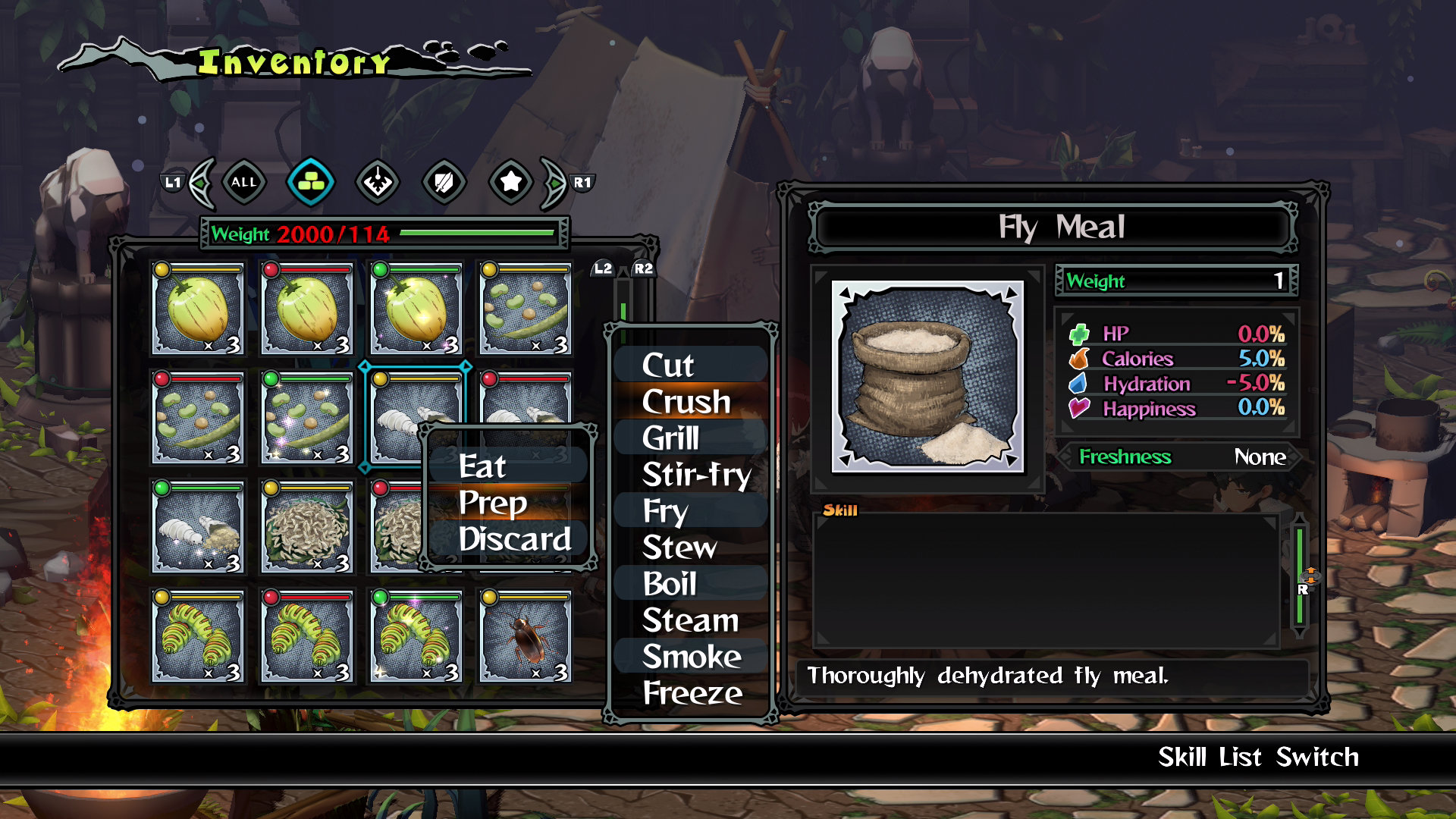Choose Discard for the item
This screenshot has height=819, width=1456.
(514, 538)
